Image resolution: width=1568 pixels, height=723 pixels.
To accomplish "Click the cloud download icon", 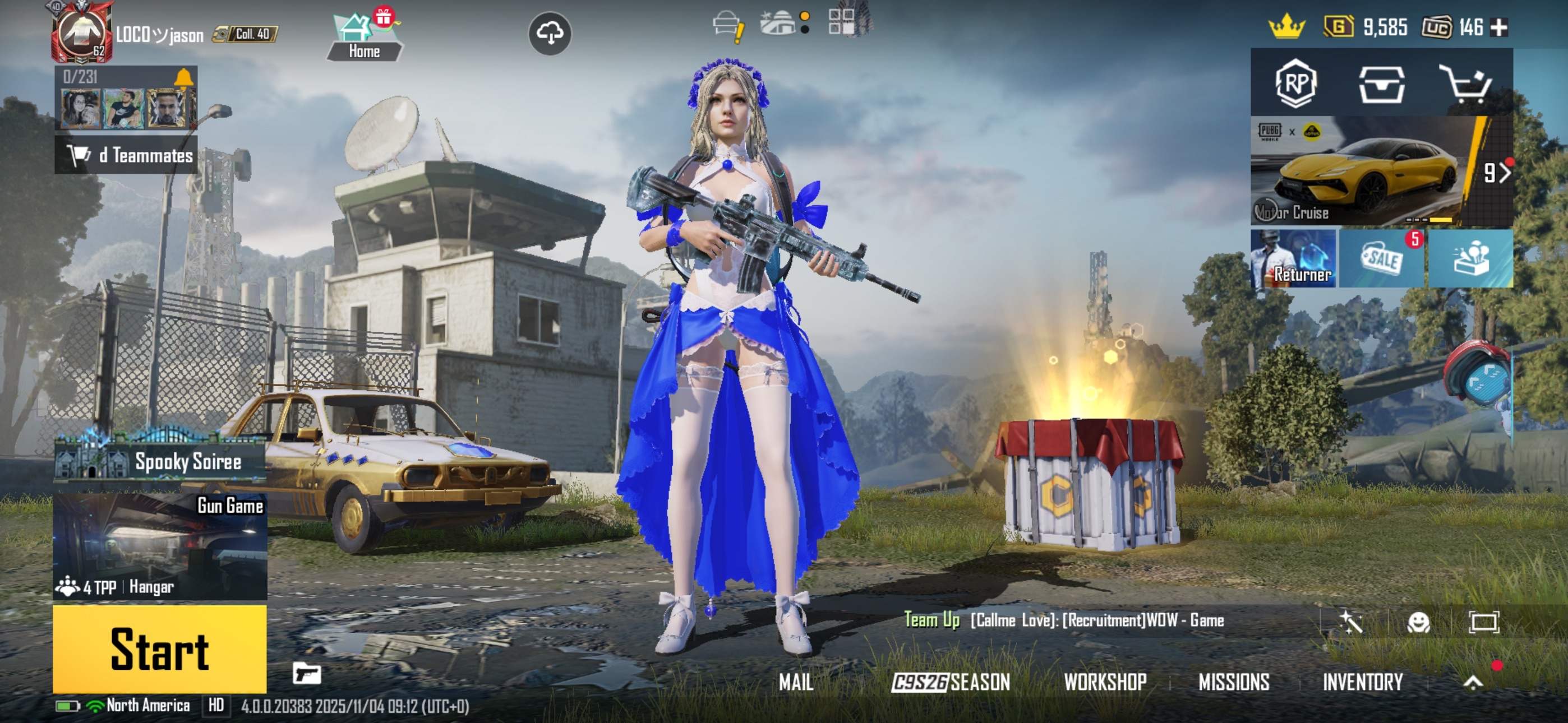I will 550,34.
